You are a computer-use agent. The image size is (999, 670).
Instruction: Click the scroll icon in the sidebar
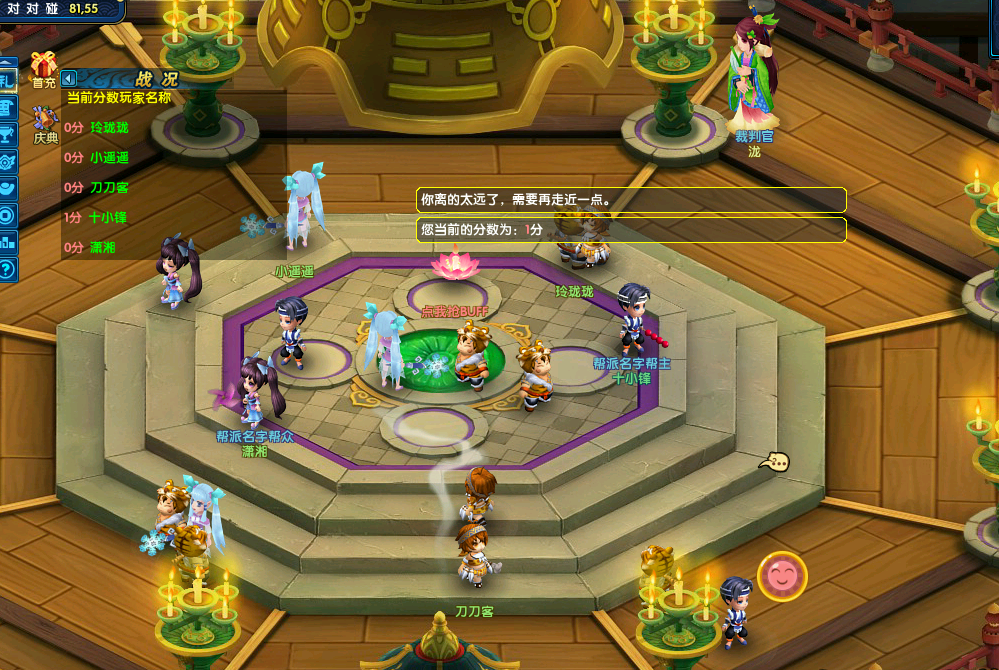(7, 107)
